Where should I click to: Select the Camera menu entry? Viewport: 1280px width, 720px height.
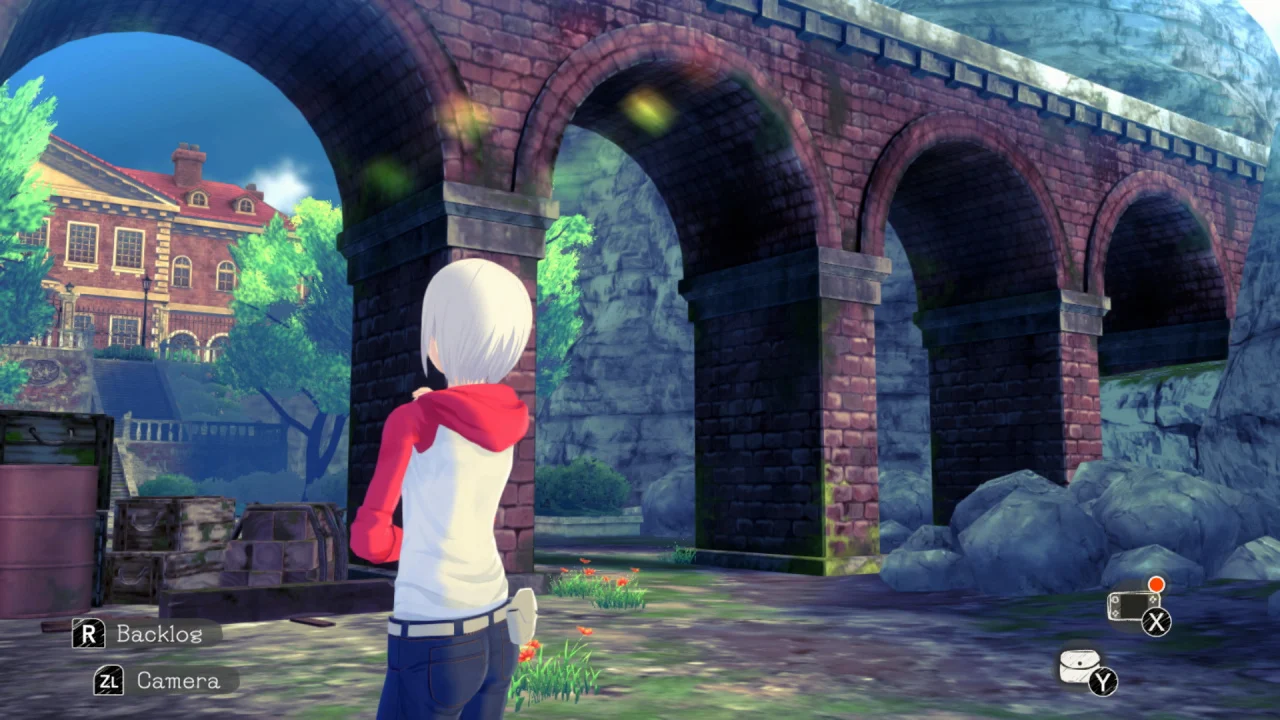(x=177, y=681)
